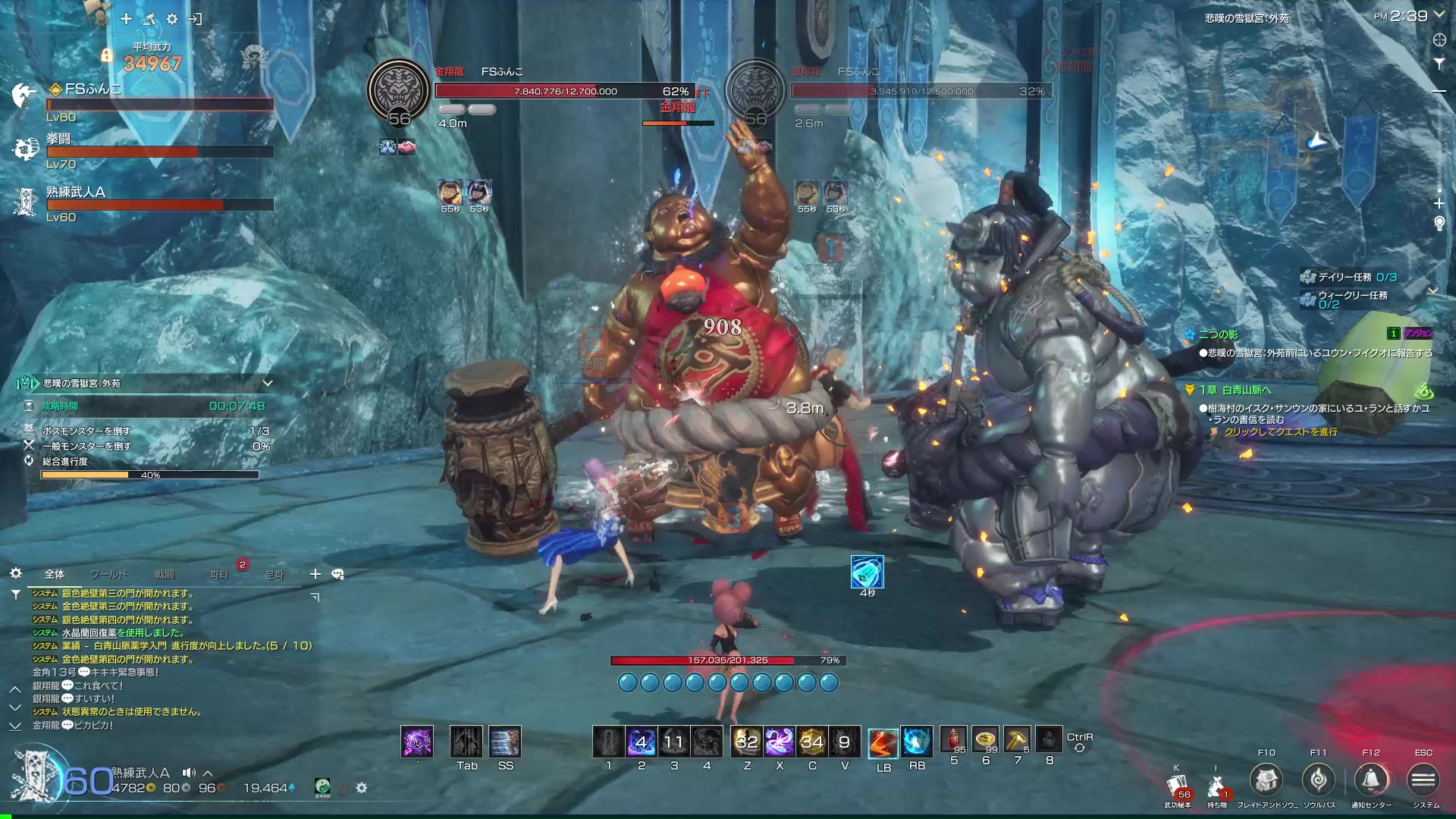Click クリックしてクエストを進行 quest link
Viewport: 1456px width, 819px height.
pyautogui.click(x=1281, y=432)
